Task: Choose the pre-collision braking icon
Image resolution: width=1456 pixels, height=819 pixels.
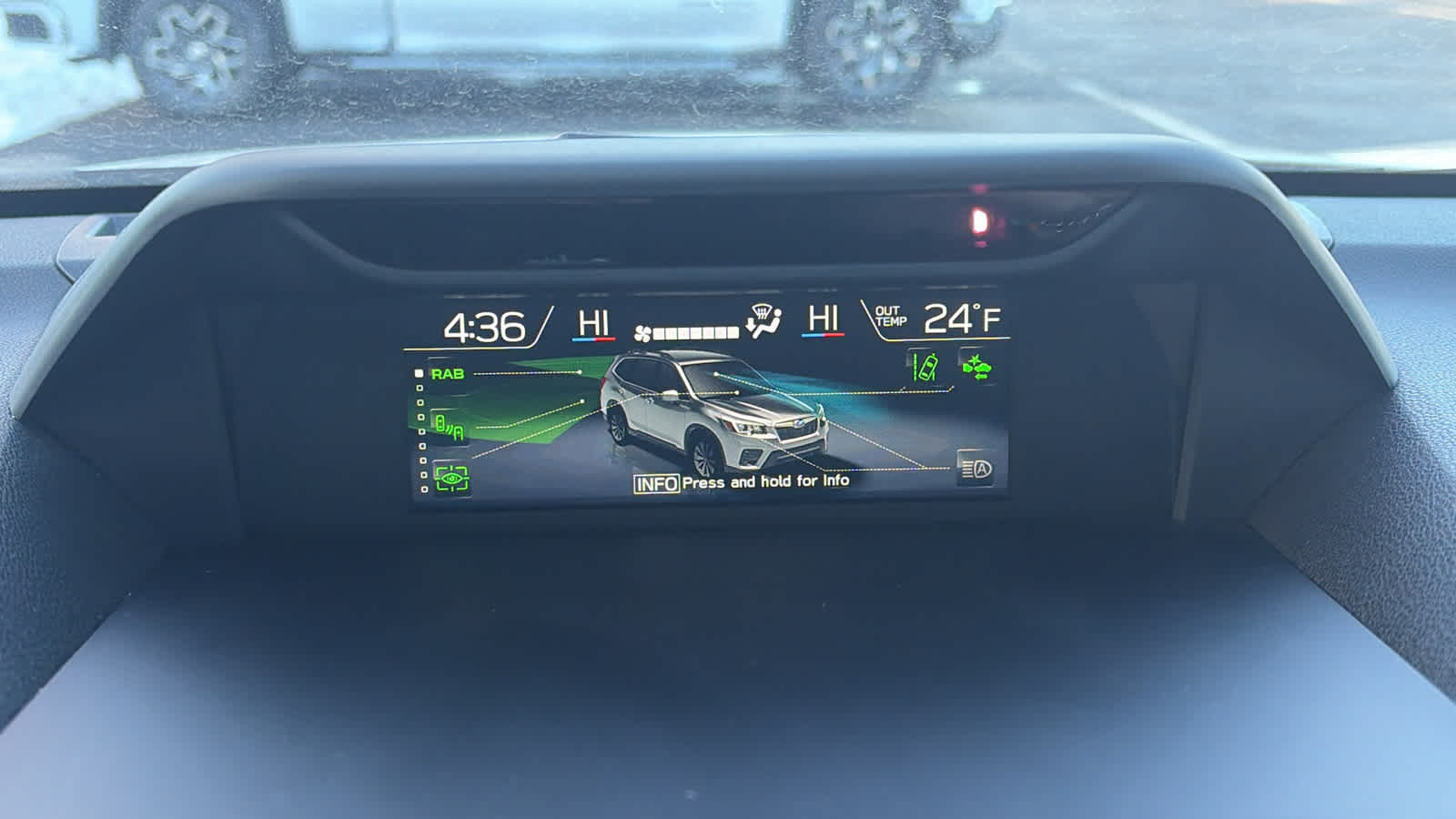Action: (976, 368)
